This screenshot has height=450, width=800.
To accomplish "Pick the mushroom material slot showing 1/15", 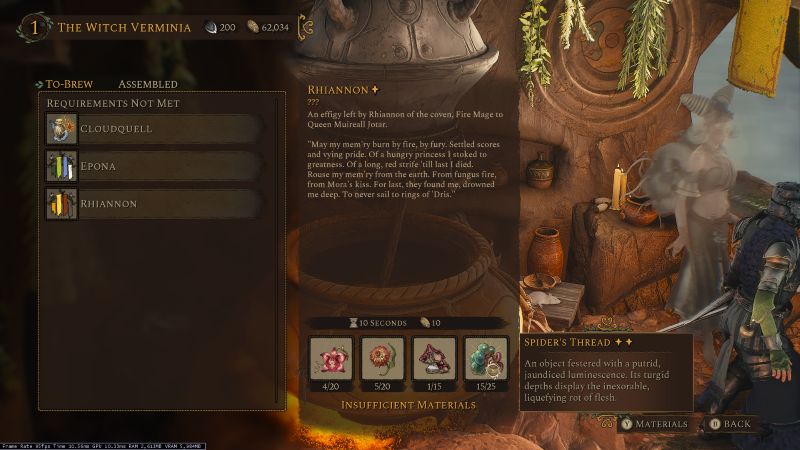I will pos(433,357).
